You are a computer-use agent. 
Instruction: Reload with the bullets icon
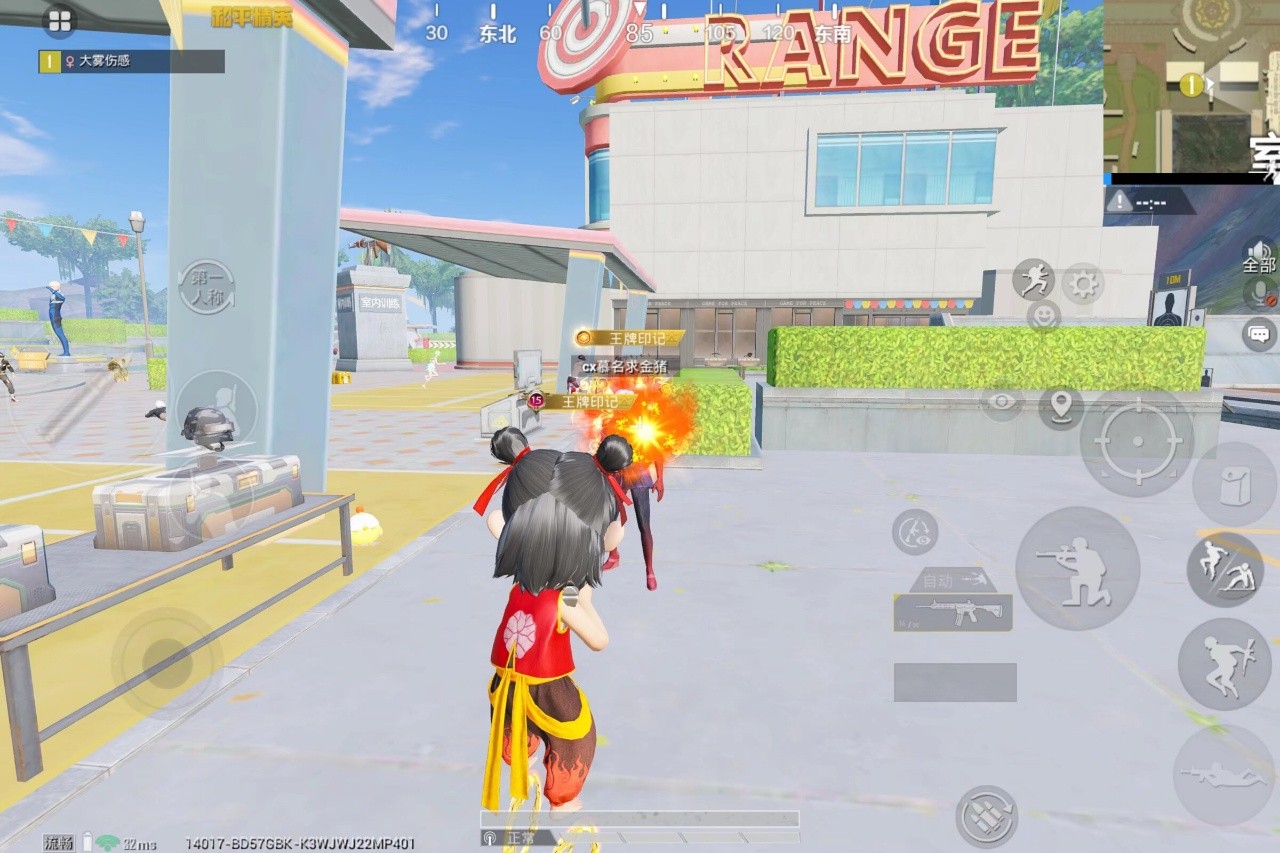coord(986,816)
